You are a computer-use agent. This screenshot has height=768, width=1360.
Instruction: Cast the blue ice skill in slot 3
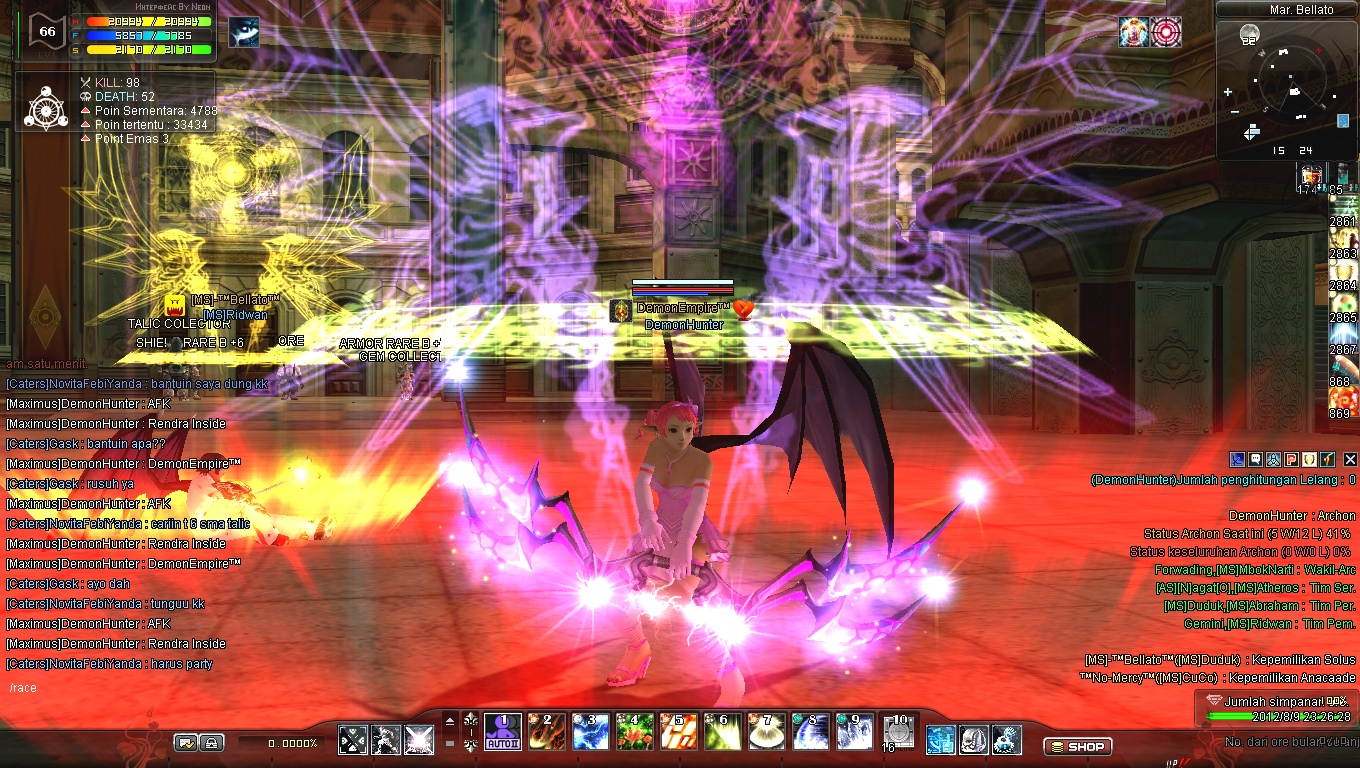tap(590, 731)
